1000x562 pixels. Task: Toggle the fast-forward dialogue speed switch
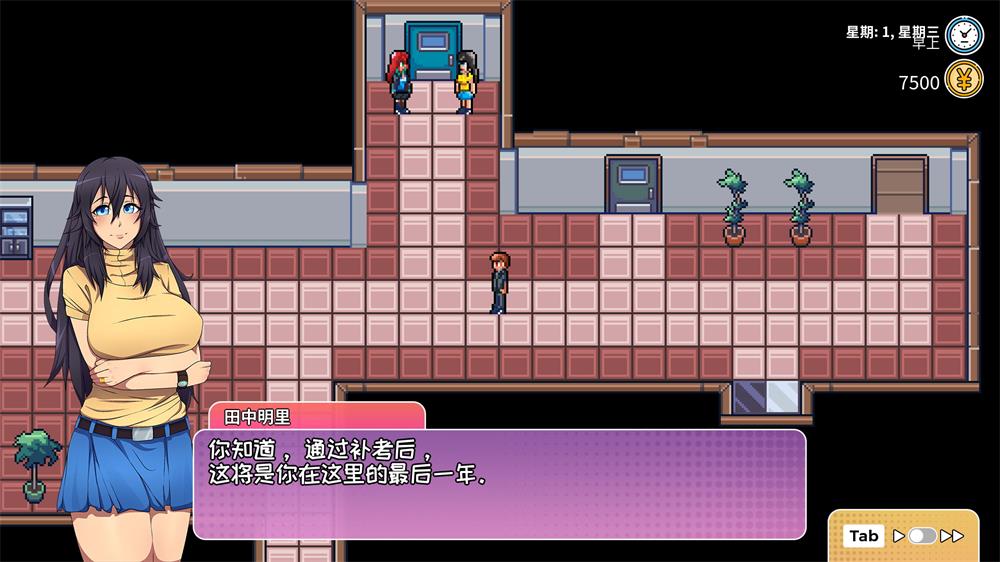tap(922, 536)
